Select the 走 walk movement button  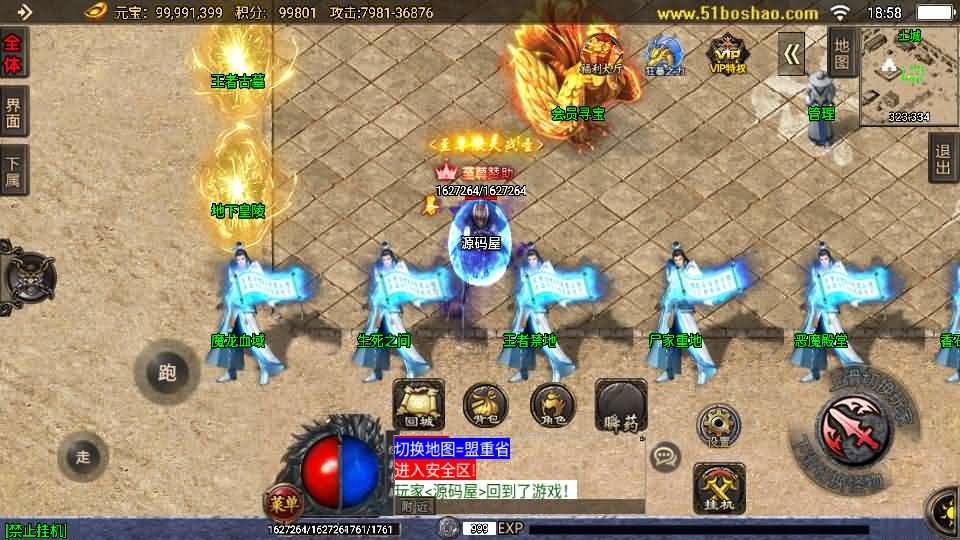(82, 457)
